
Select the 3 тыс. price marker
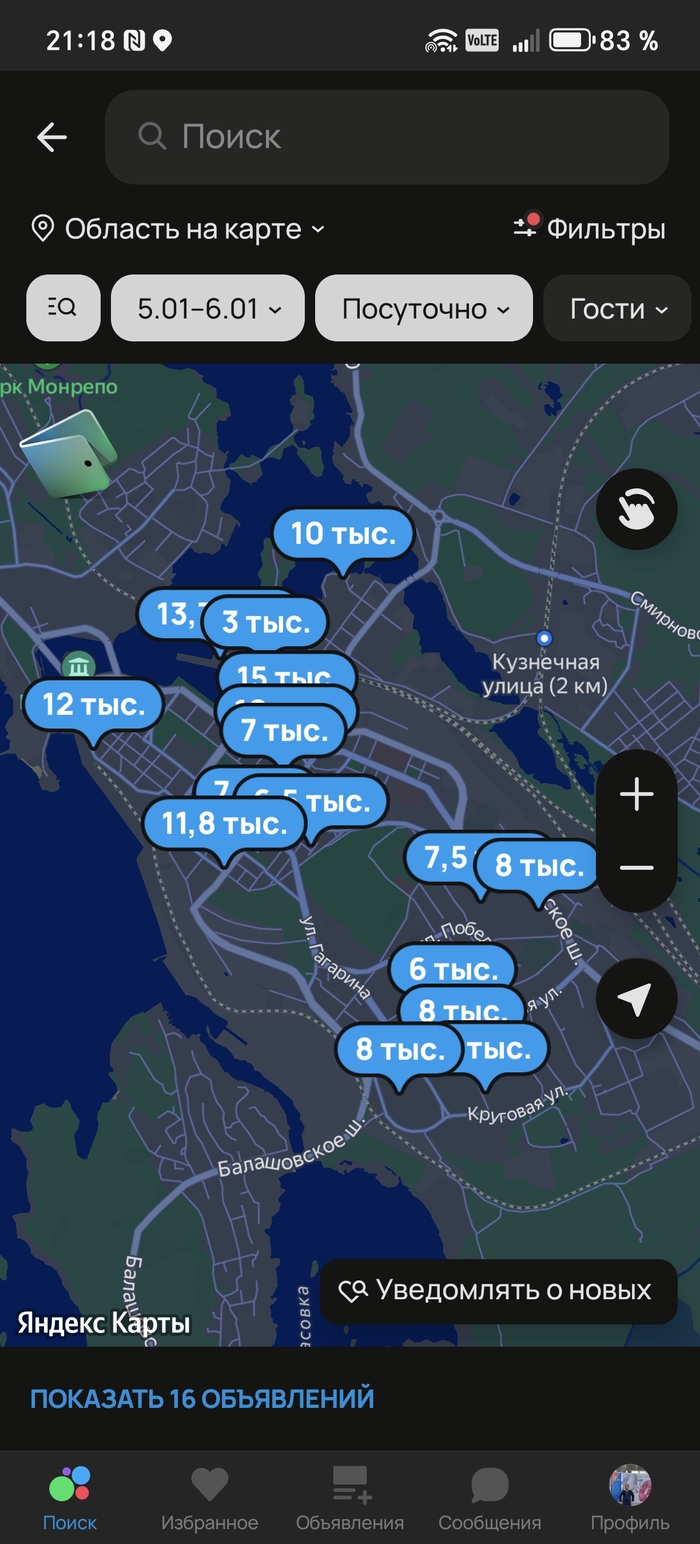[266, 622]
